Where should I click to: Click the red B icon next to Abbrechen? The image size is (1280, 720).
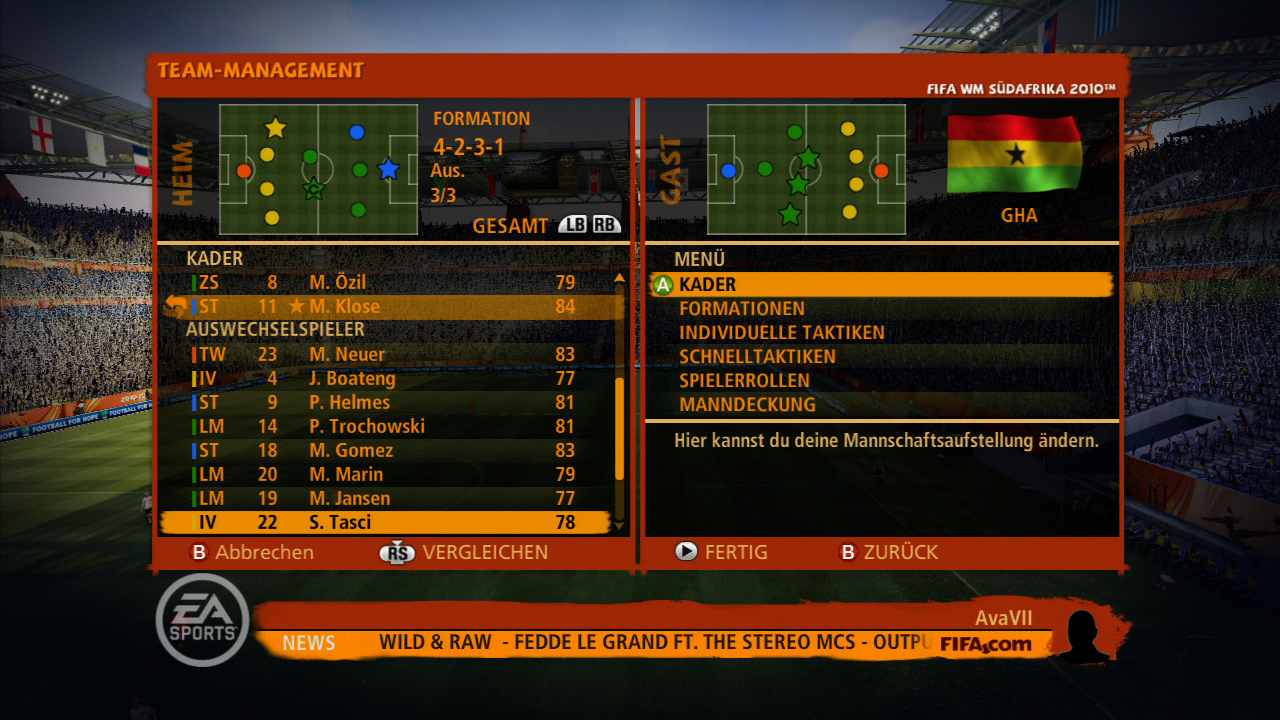pos(199,552)
